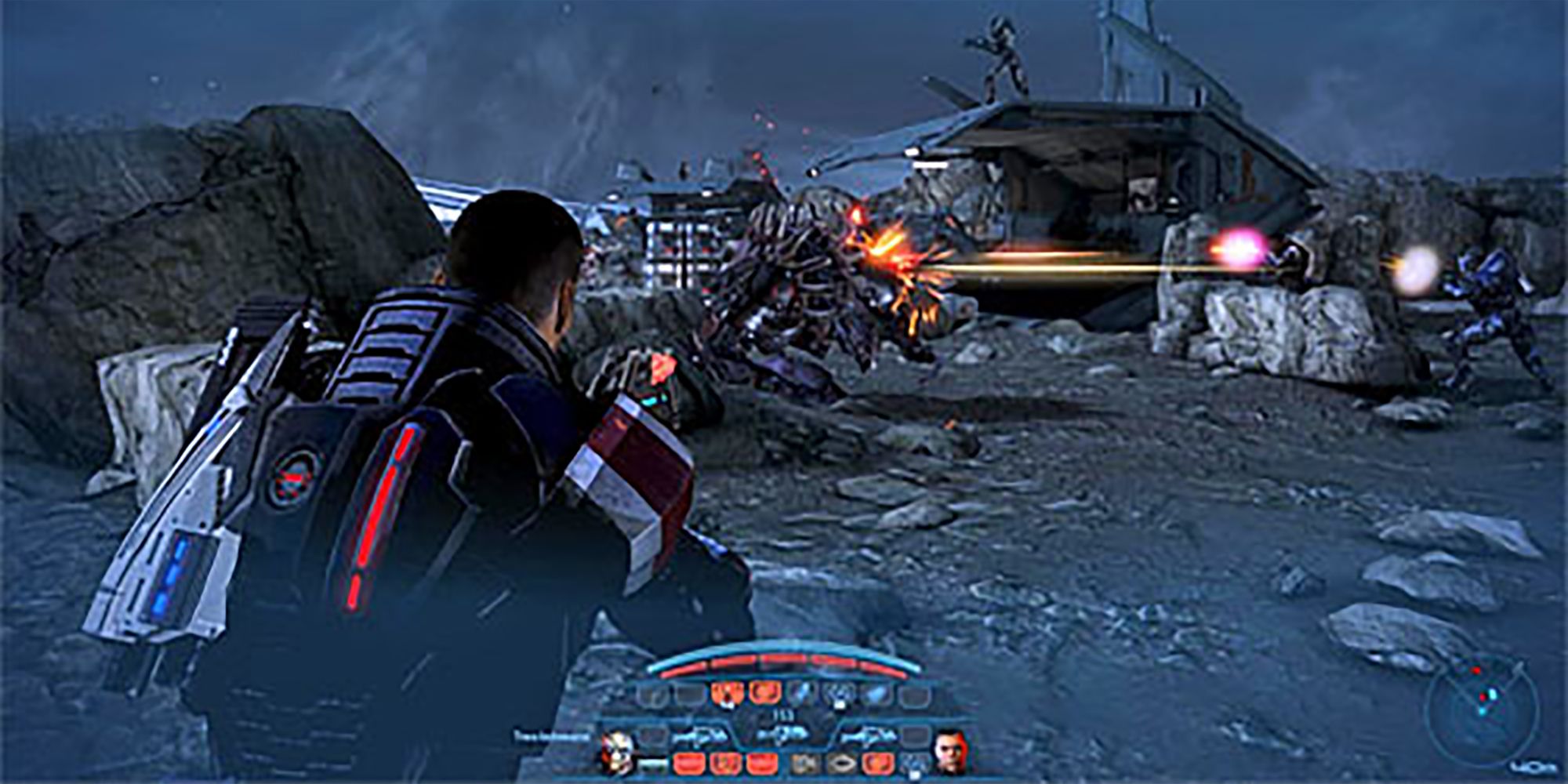Select the first orange power icon on Shepard's power bar

click(x=728, y=694)
